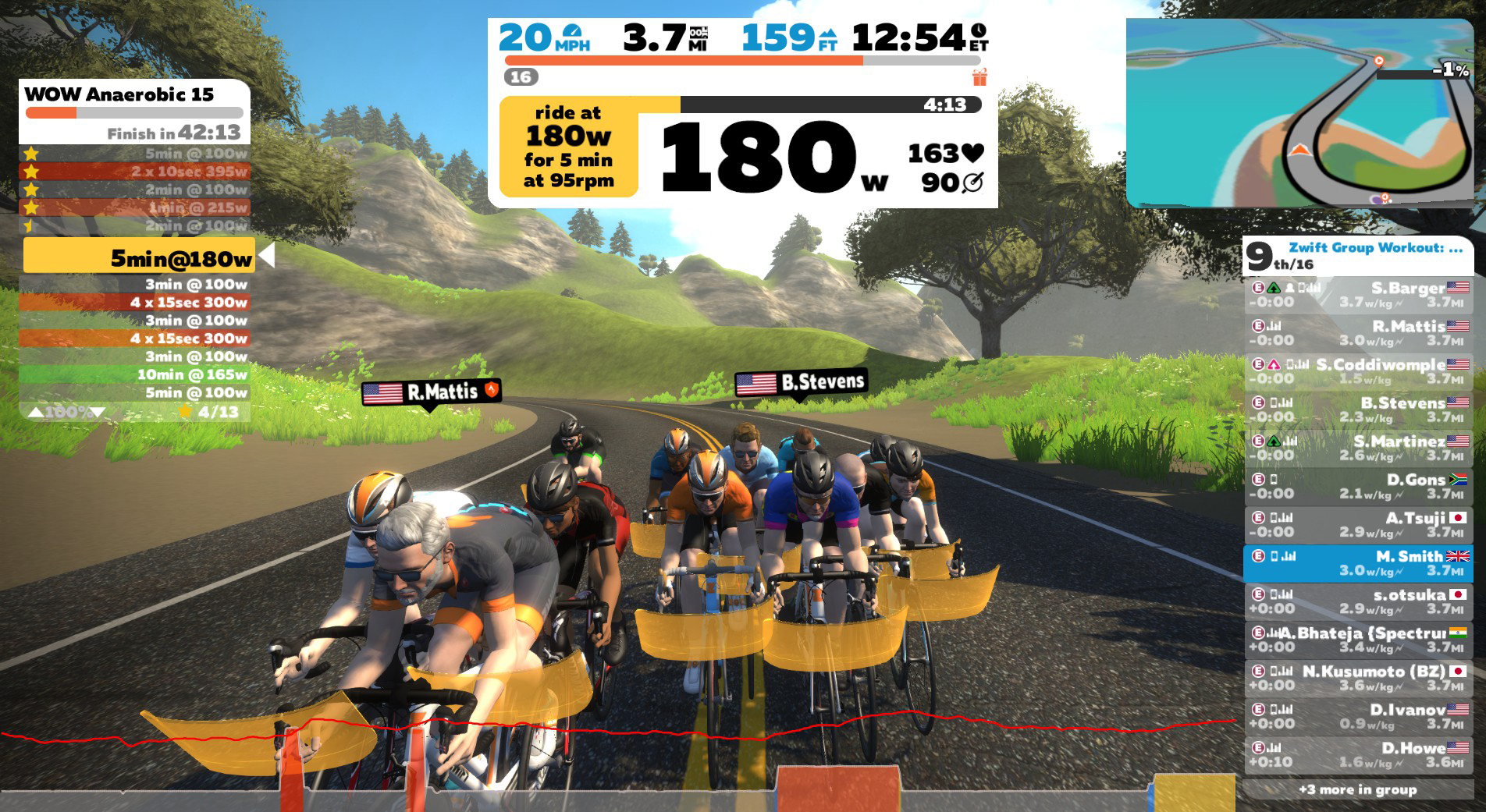
Task: Select A.Tsuji's row in the rider list
Action: 1358,524
